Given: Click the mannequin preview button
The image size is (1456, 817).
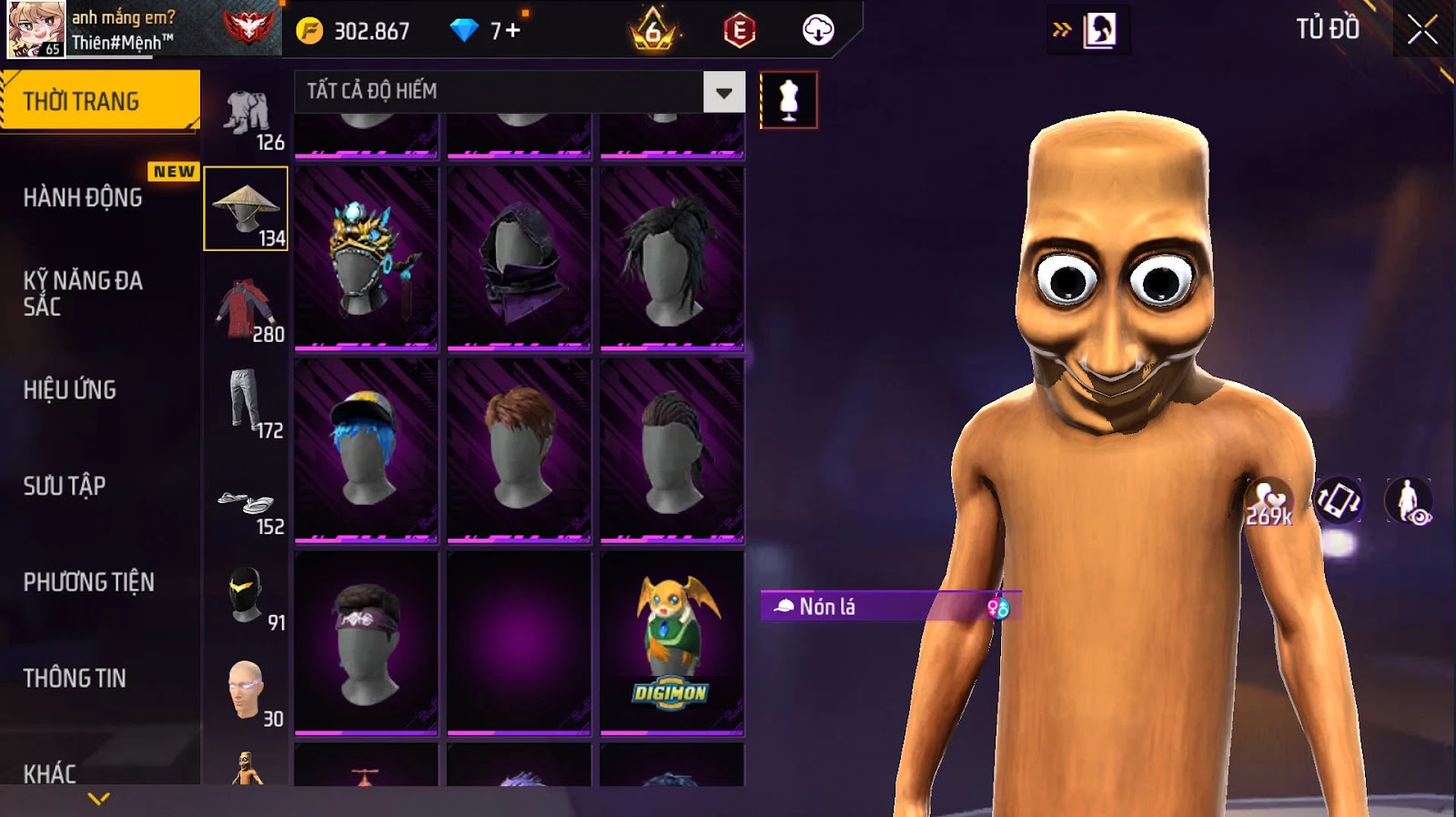Looking at the screenshot, I should coord(788,100).
